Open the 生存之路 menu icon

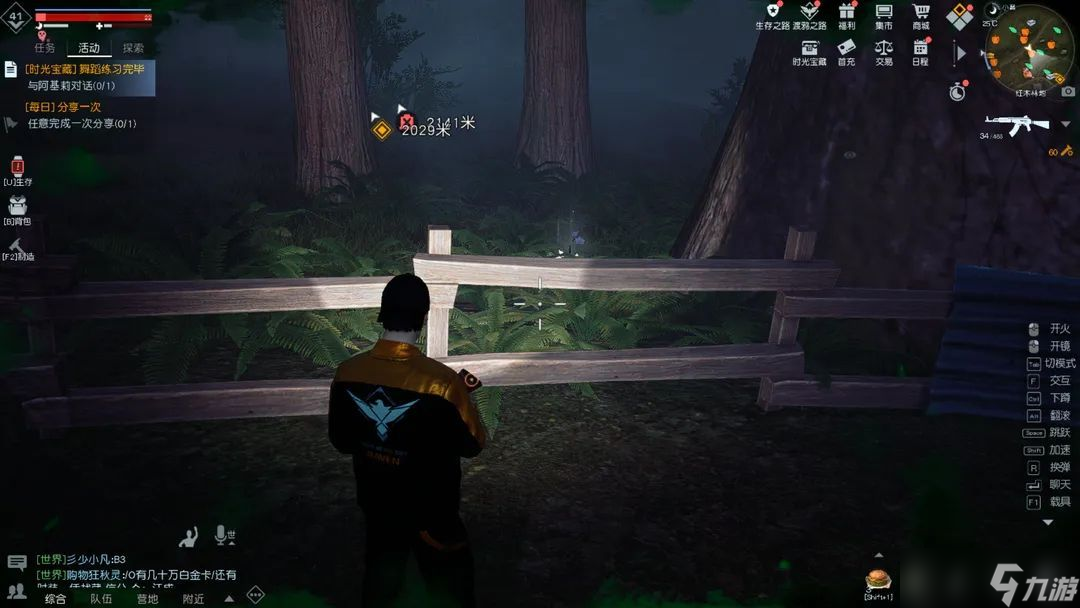click(772, 14)
